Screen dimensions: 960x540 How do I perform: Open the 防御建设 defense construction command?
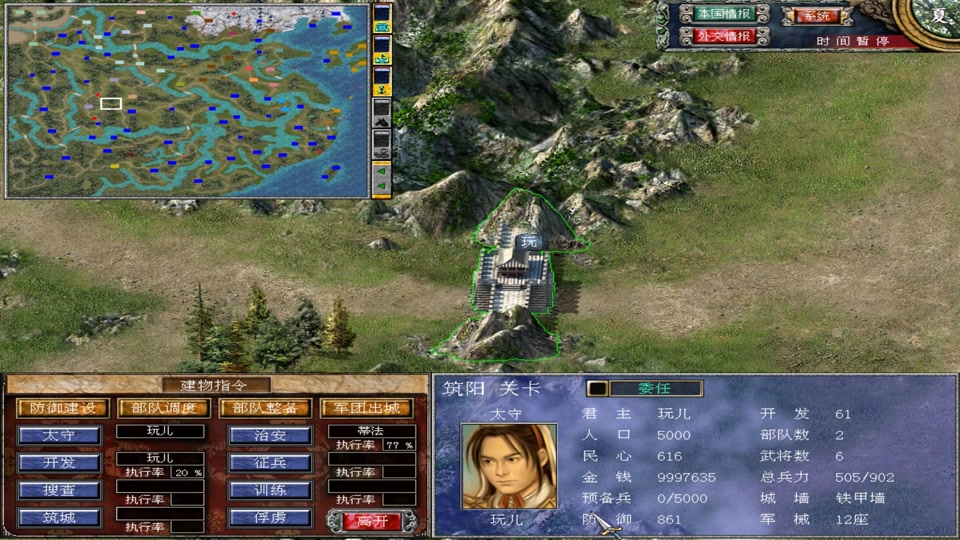(x=62, y=408)
